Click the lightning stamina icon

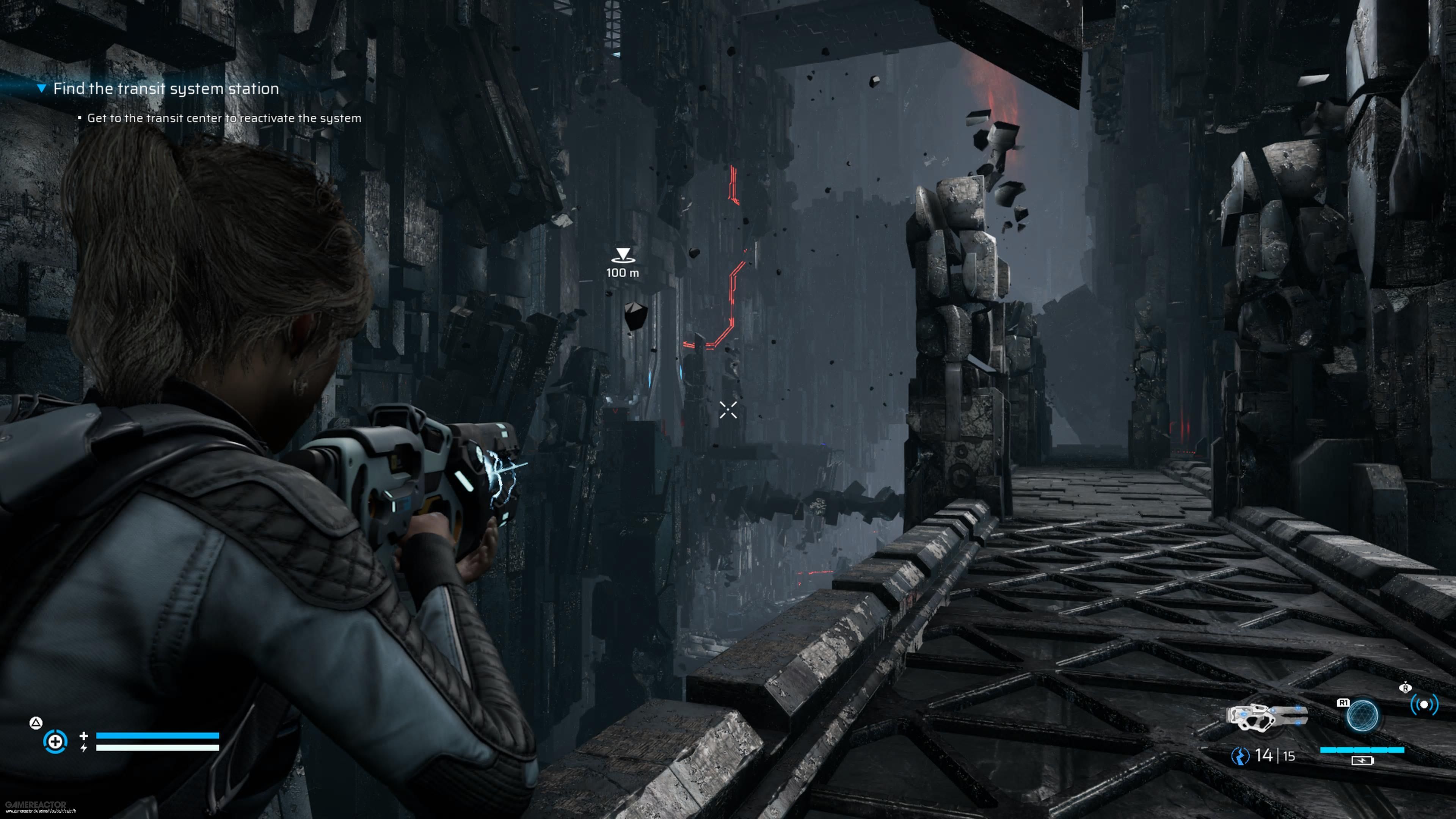[x=84, y=748]
